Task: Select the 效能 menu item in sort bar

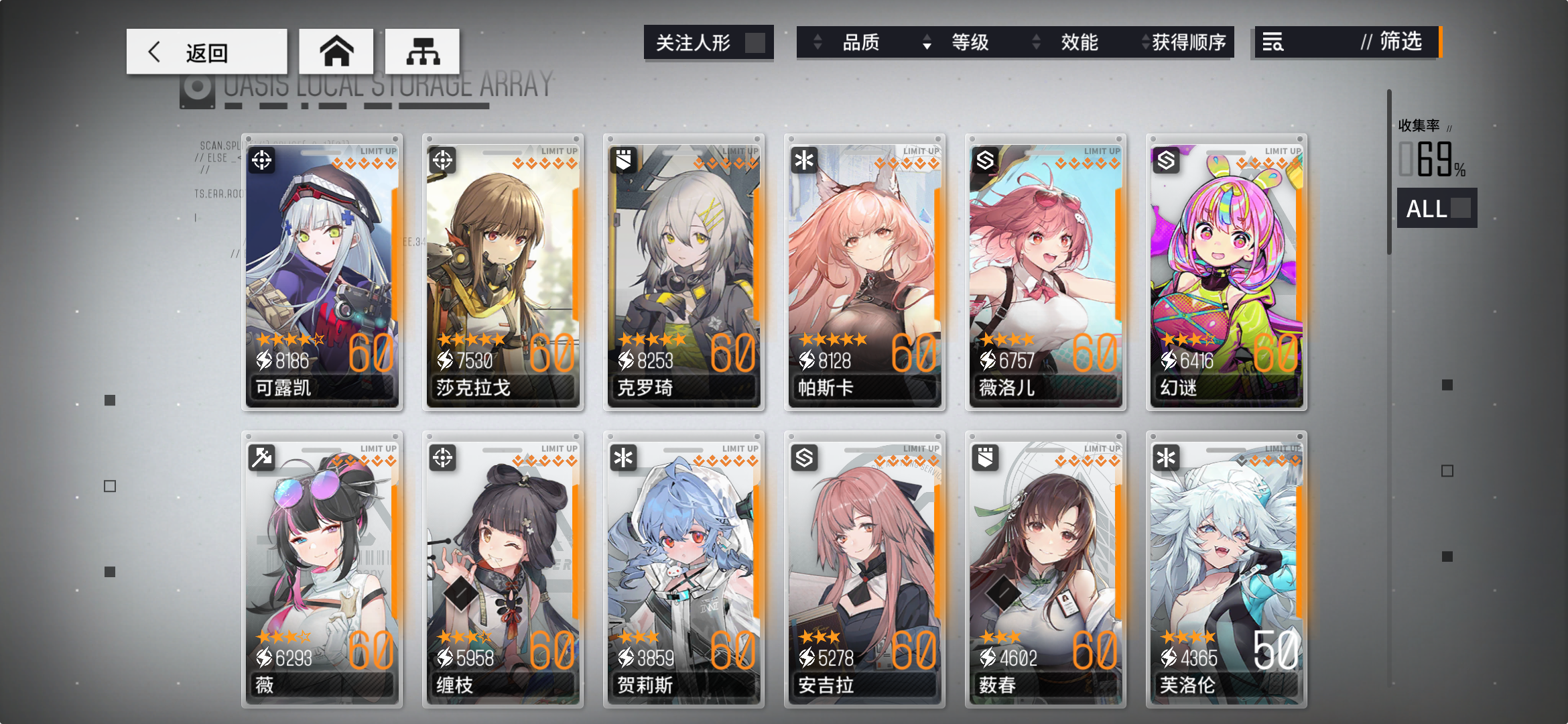Action: point(1080,43)
